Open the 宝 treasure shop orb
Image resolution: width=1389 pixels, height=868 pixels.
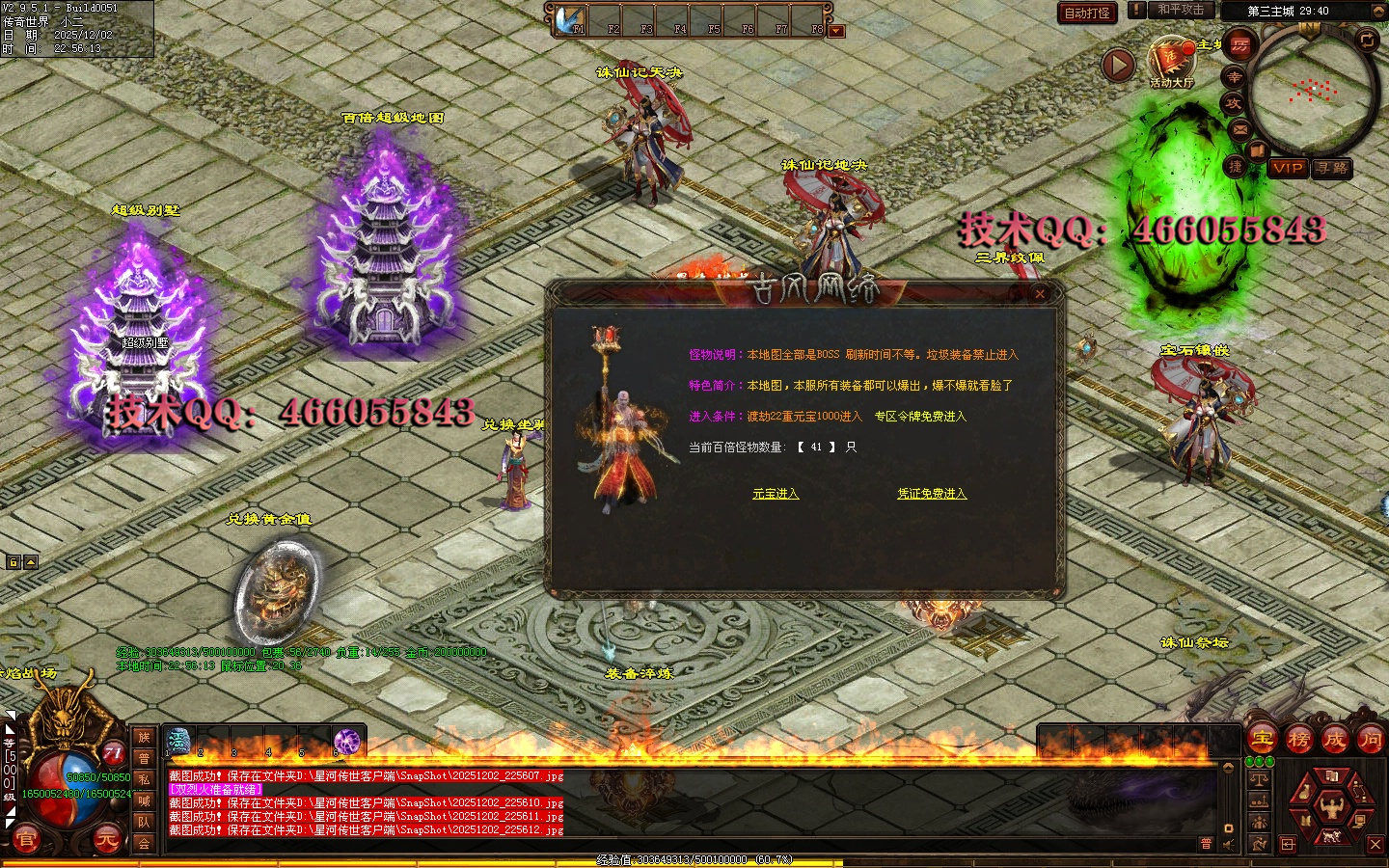click(1263, 740)
